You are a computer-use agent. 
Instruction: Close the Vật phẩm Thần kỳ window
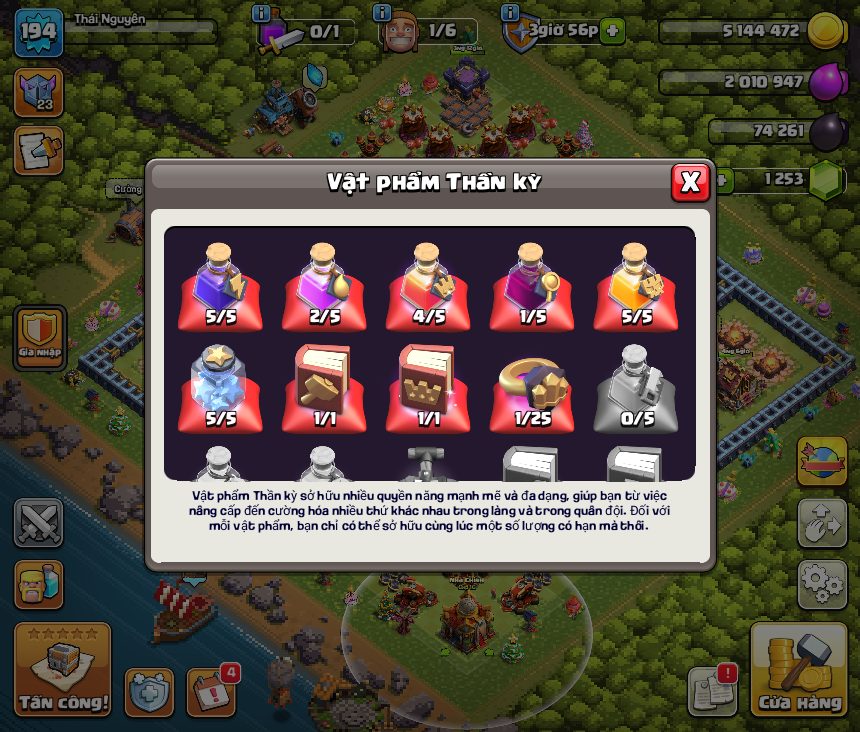click(x=689, y=182)
